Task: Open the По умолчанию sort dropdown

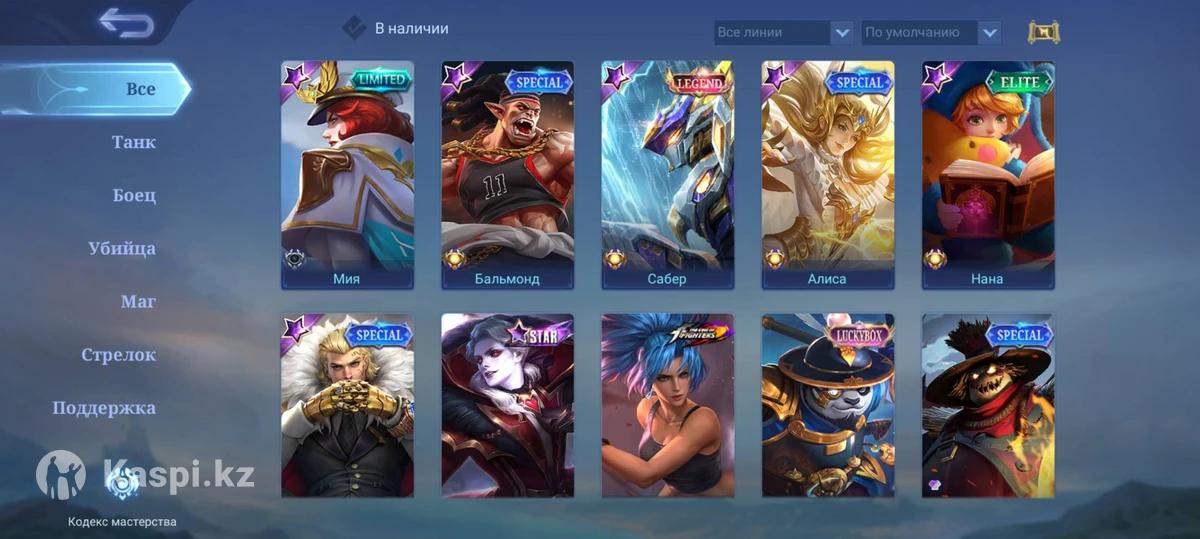Action: pyautogui.click(x=930, y=32)
